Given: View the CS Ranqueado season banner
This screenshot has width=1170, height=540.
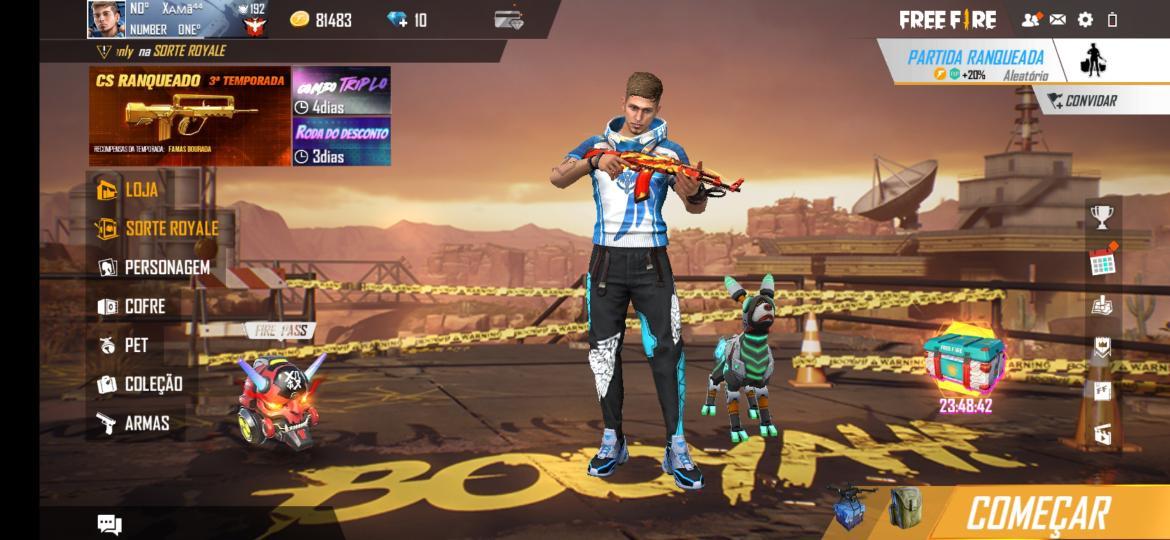Looking at the screenshot, I should (189, 116).
